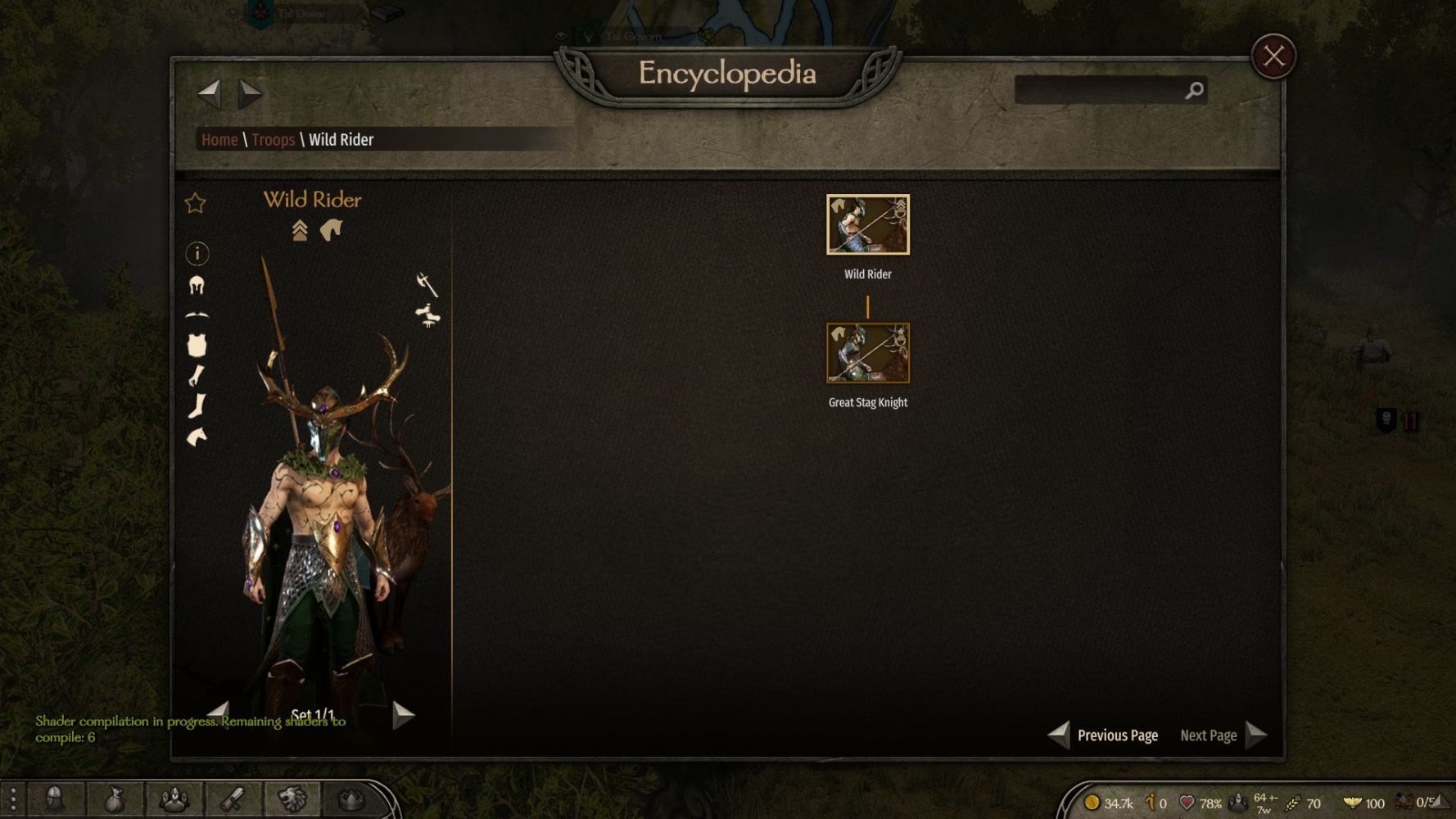Switch to the next equipment set
1456x819 pixels.
[403, 715]
